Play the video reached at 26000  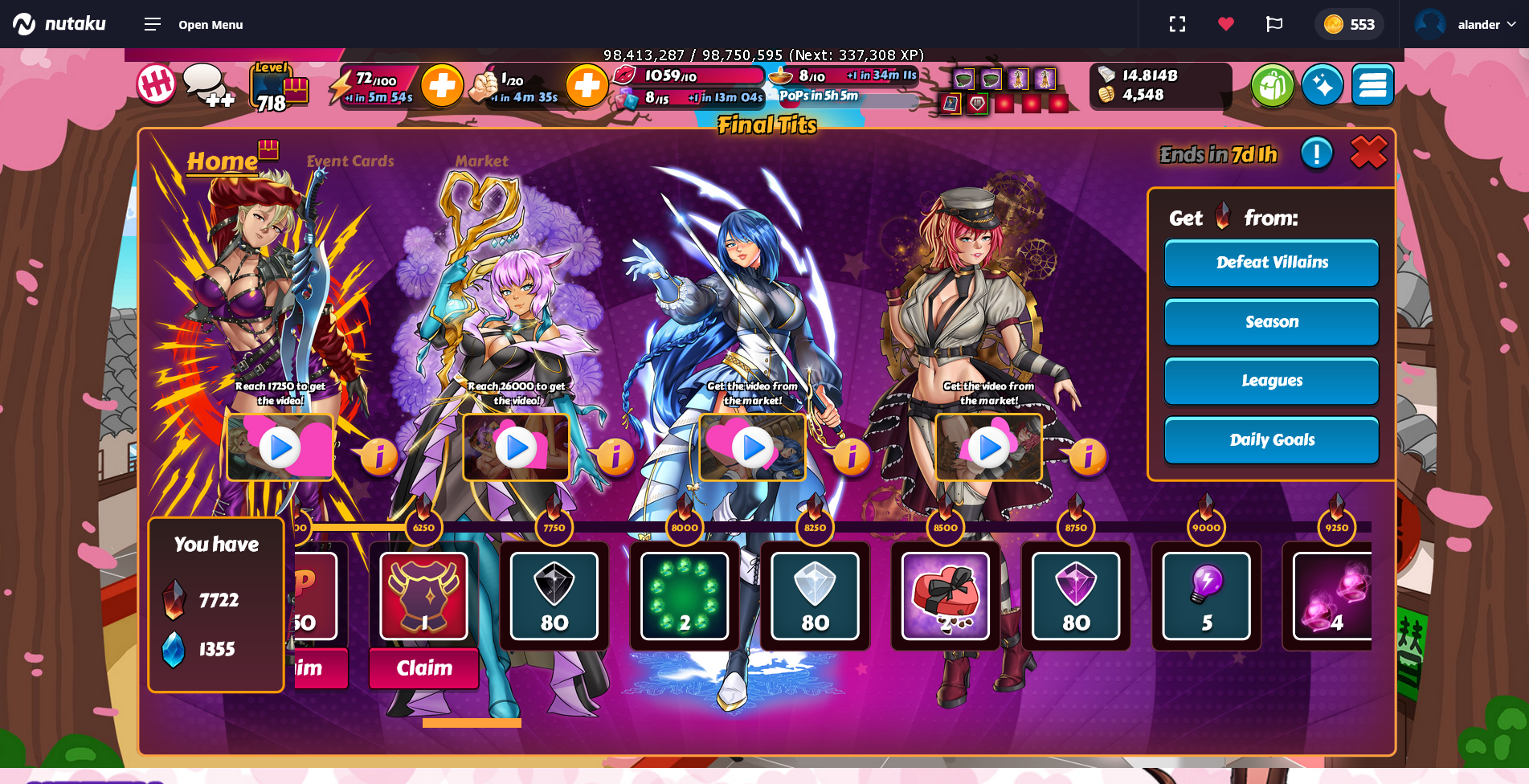516,447
